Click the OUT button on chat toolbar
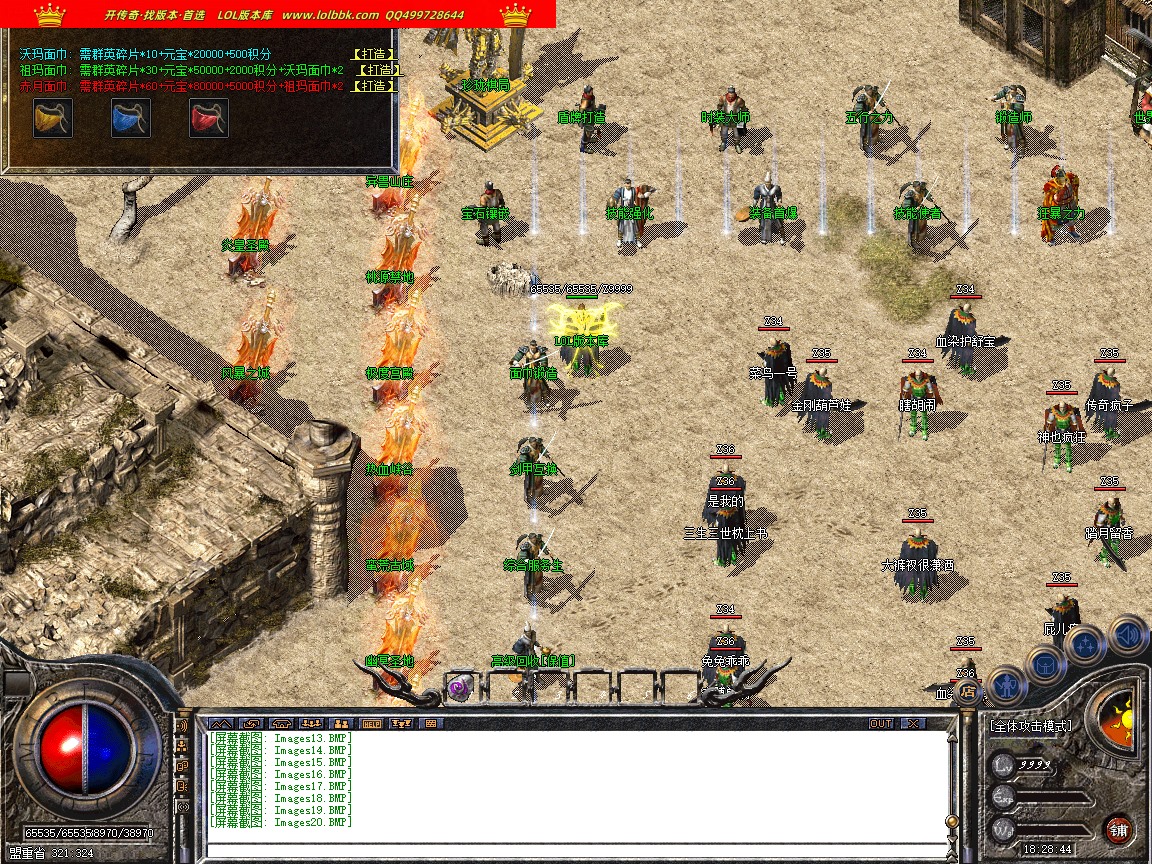This screenshot has width=1152, height=864. 880,723
